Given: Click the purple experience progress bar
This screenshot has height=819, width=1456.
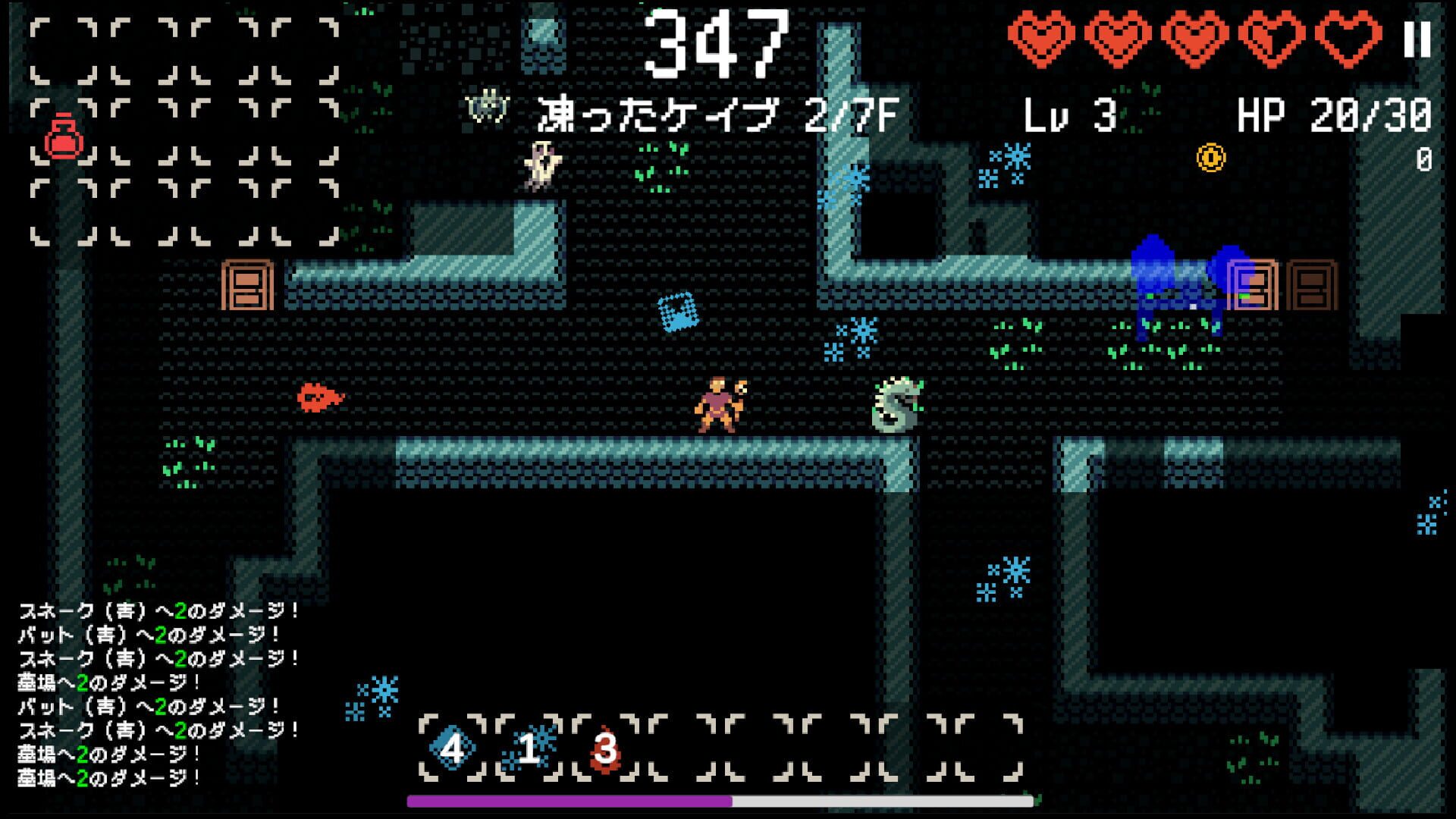Looking at the screenshot, I should pos(569,801).
